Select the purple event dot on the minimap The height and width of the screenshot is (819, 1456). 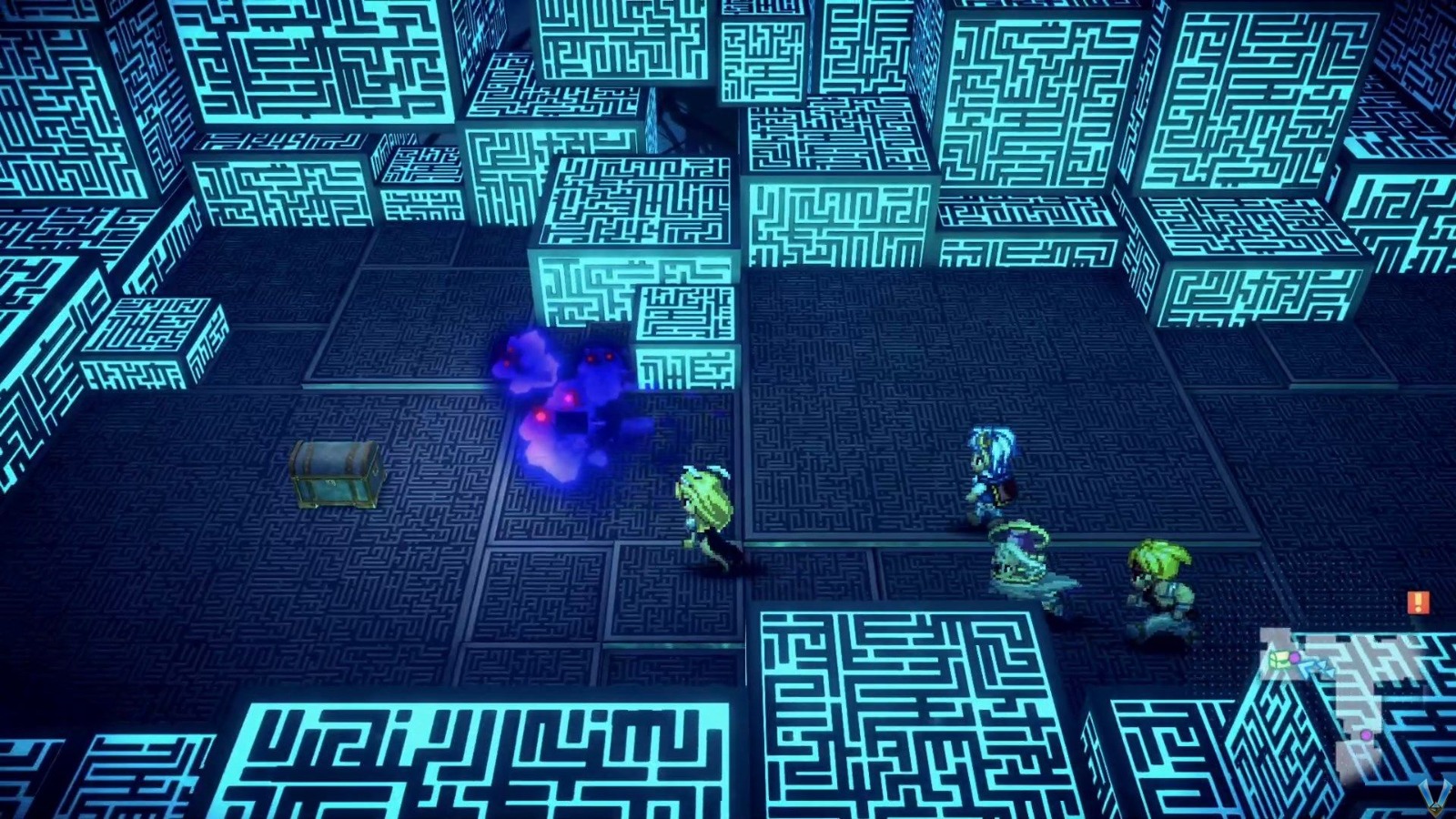tap(1366, 735)
